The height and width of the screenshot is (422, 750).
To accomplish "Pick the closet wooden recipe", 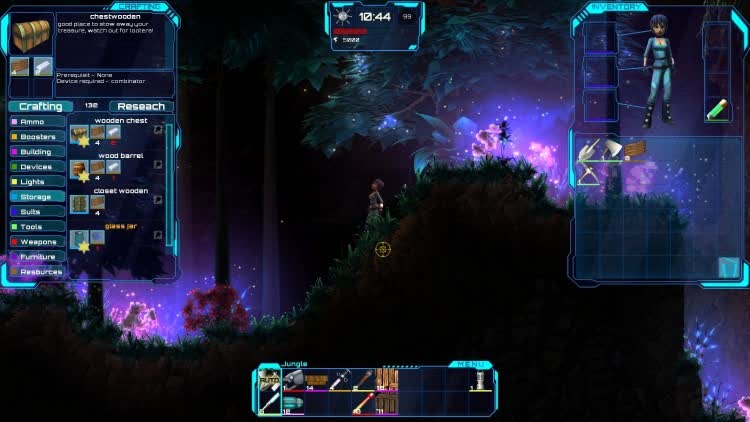I will 79,203.
